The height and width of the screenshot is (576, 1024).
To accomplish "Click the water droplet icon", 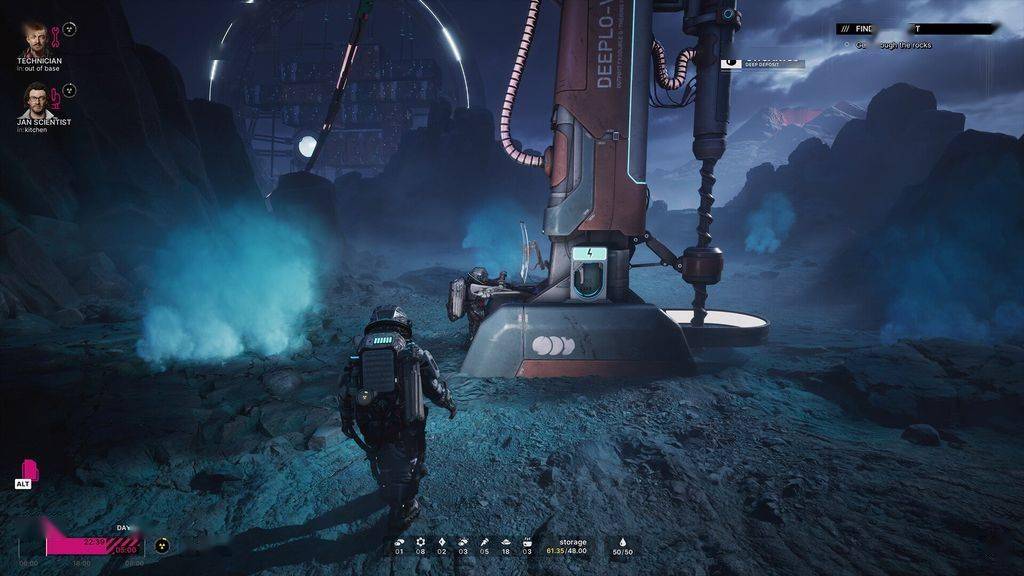I will (622, 541).
